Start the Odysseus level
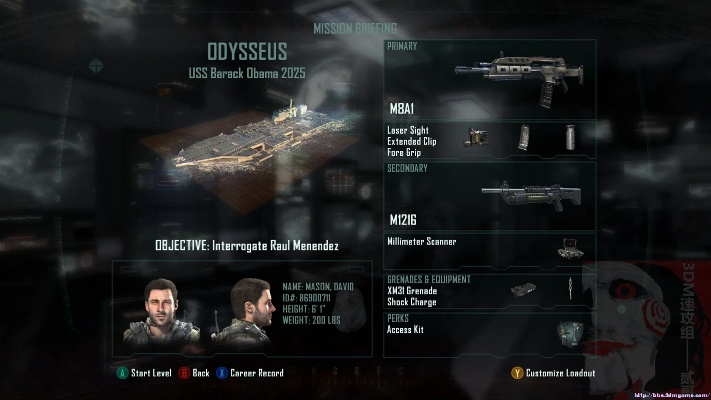This screenshot has width=711, height=400. (145, 373)
